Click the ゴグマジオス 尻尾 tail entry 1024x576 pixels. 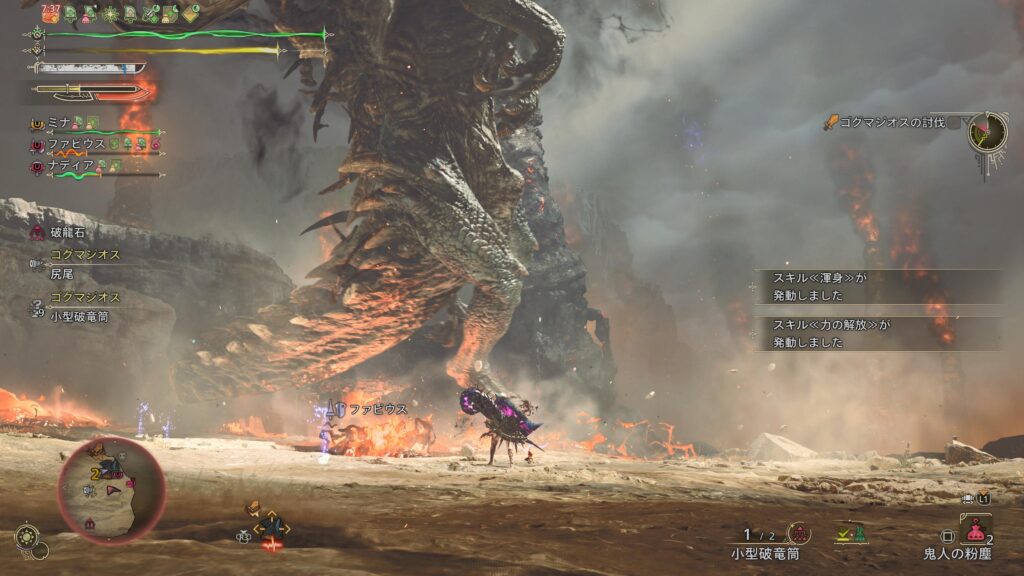(85, 263)
